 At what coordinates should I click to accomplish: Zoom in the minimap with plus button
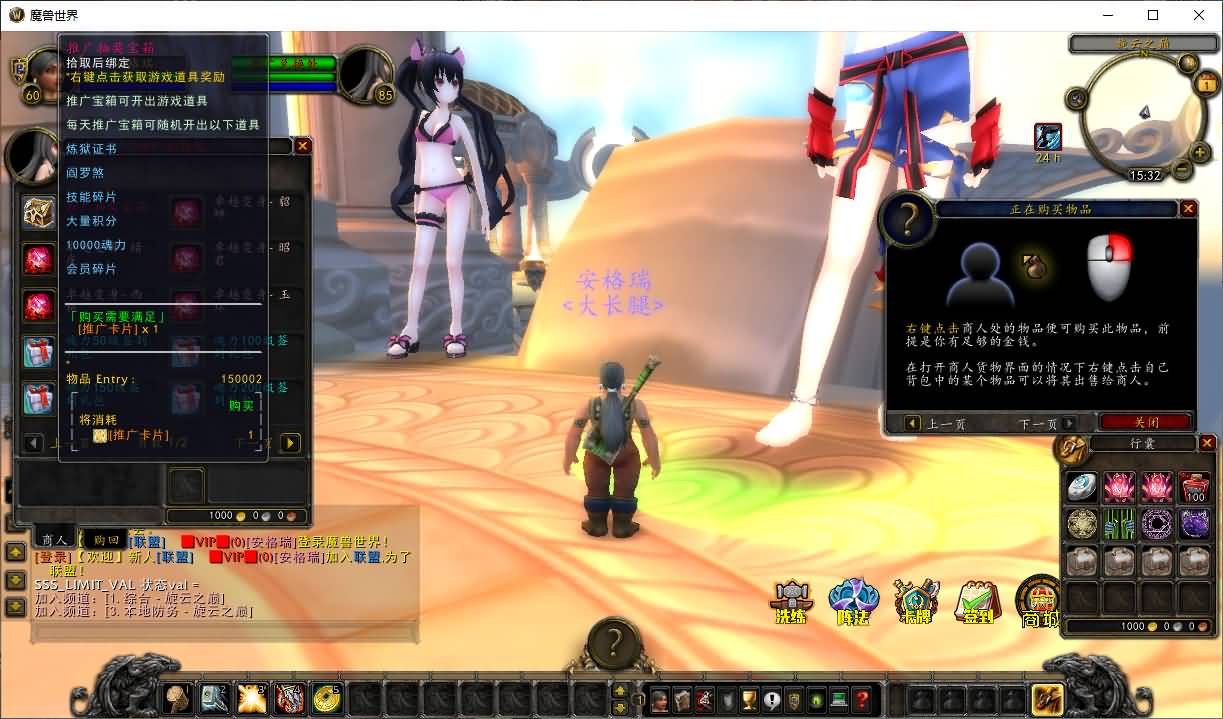pos(1200,153)
